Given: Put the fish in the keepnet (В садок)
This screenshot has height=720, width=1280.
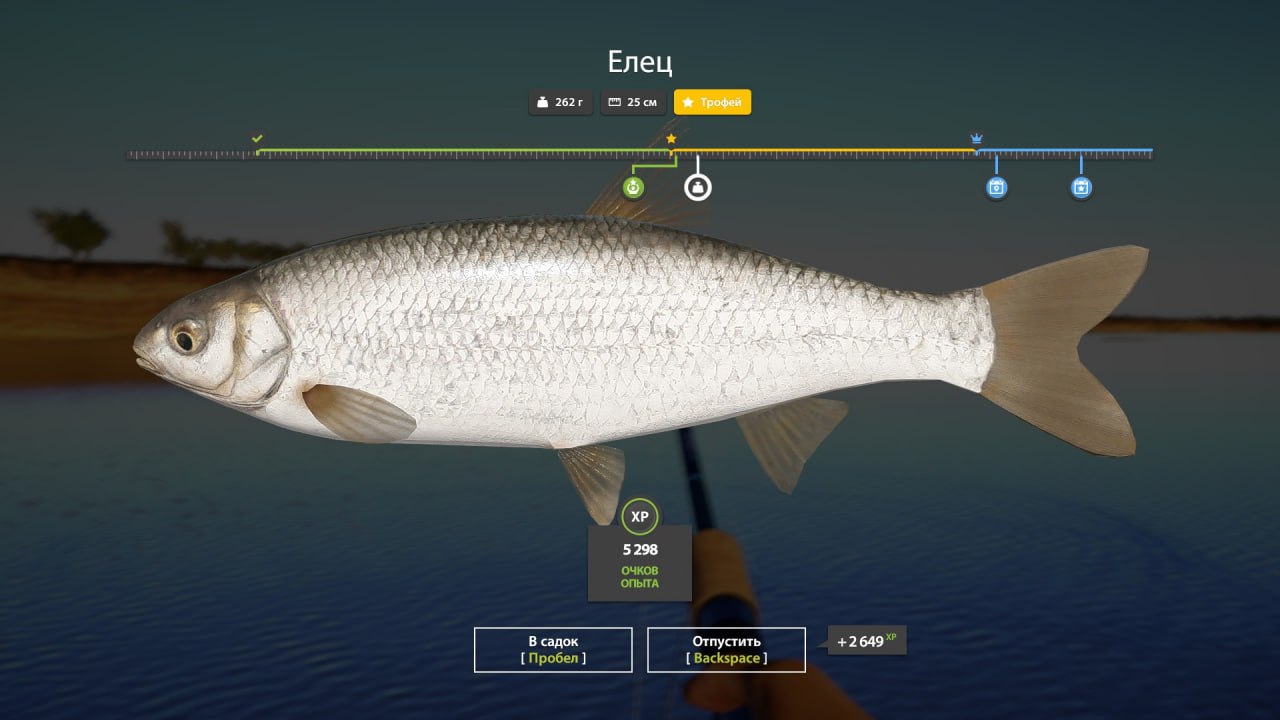Looking at the screenshot, I should pyautogui.click(x=553, y=649).
